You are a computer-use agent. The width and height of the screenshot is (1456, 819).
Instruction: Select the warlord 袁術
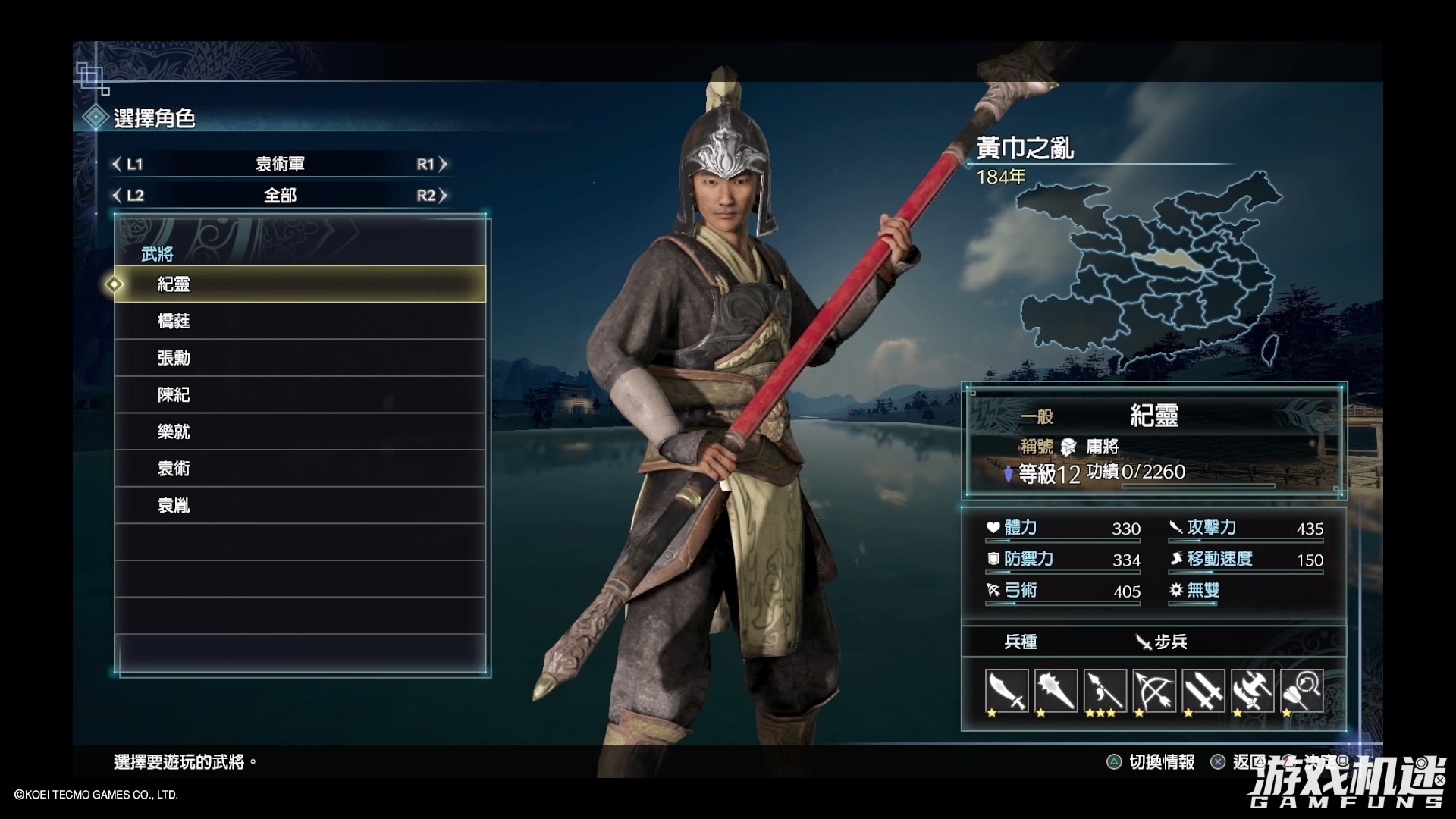300,469
